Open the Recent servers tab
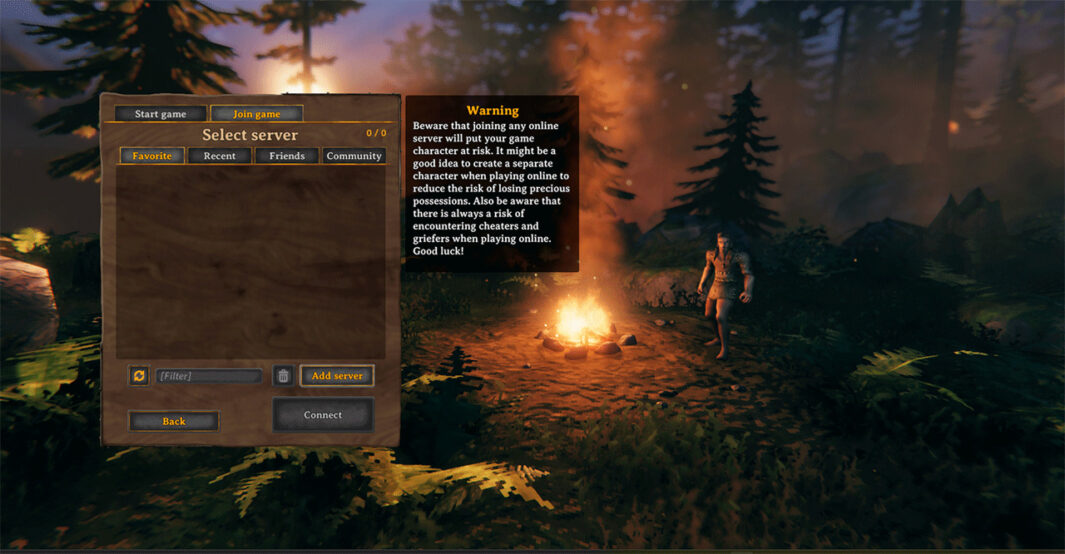Viewport: 1065px width, 554px height. [220, 156]
